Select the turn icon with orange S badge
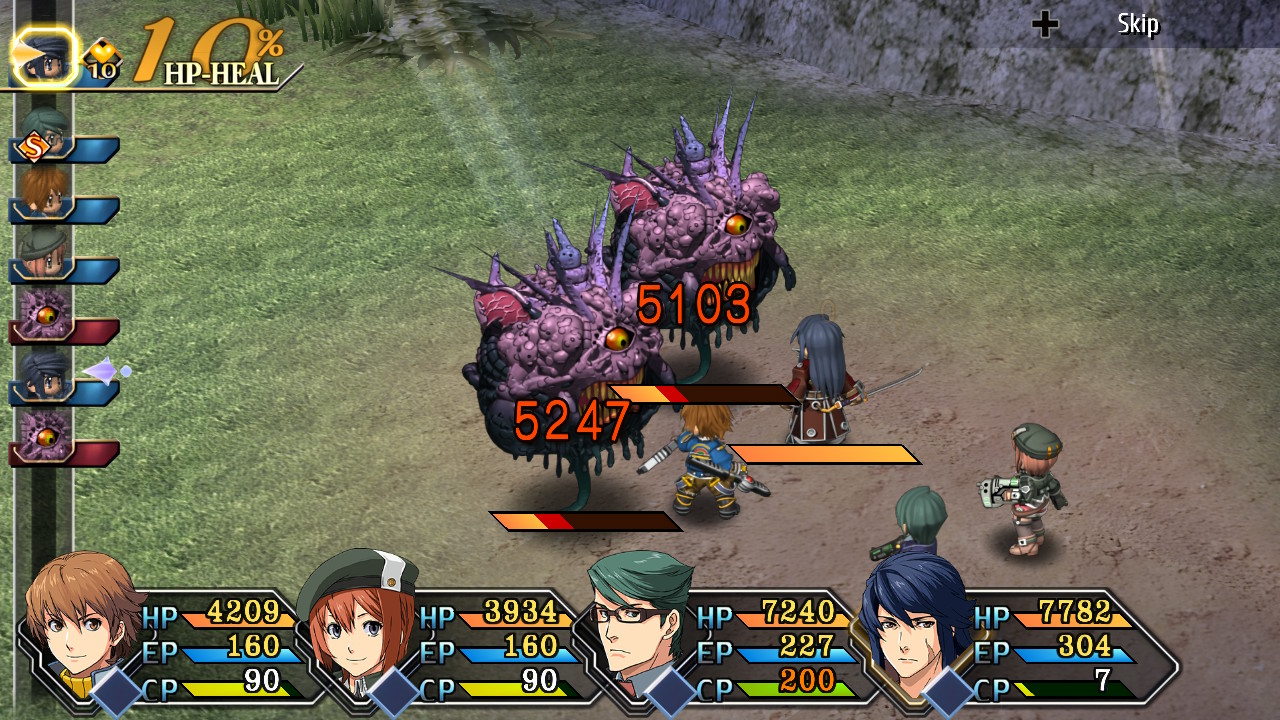Screen dimensions: 1280x720 44,135
